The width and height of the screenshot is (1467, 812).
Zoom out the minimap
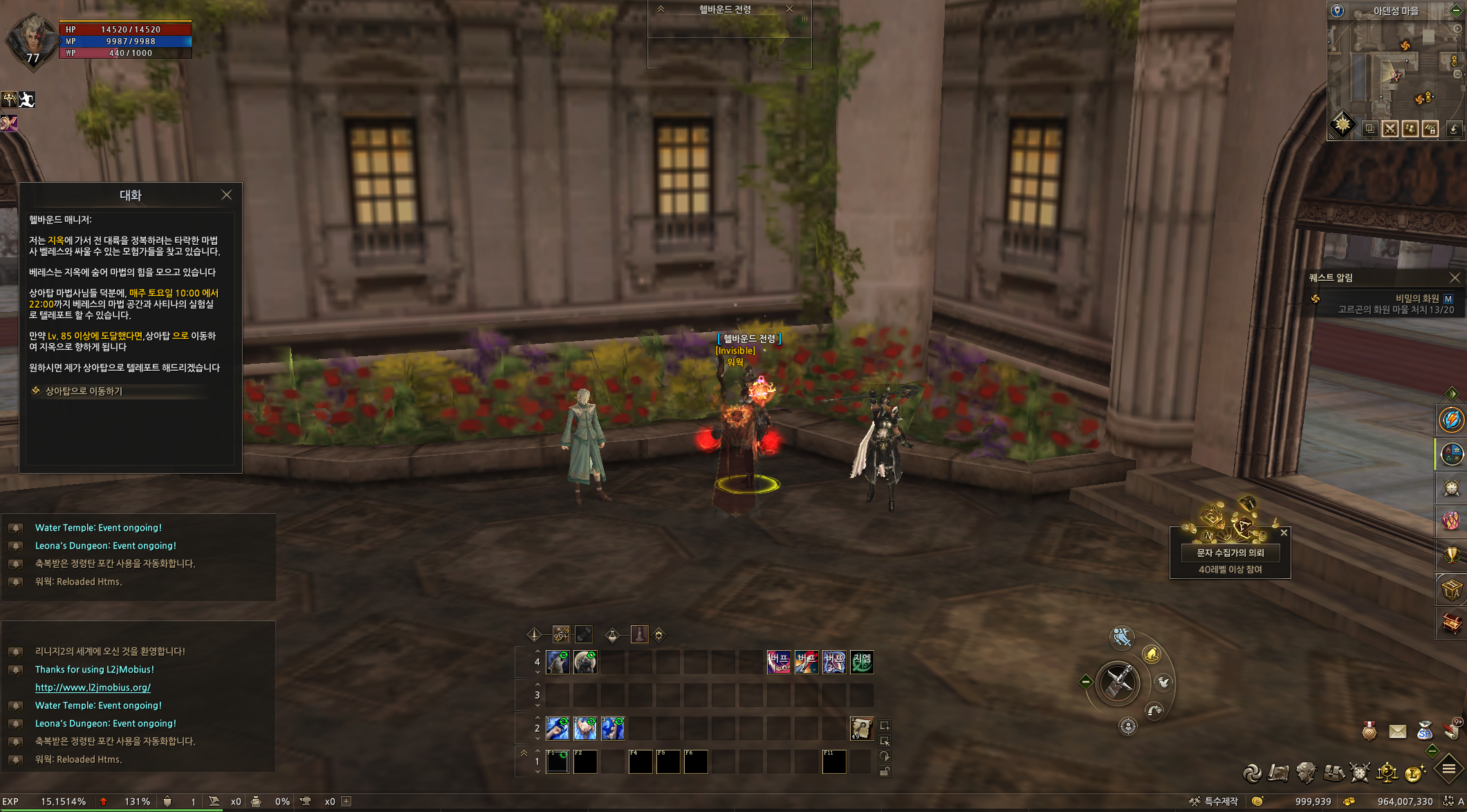(x=1457, y=74)
